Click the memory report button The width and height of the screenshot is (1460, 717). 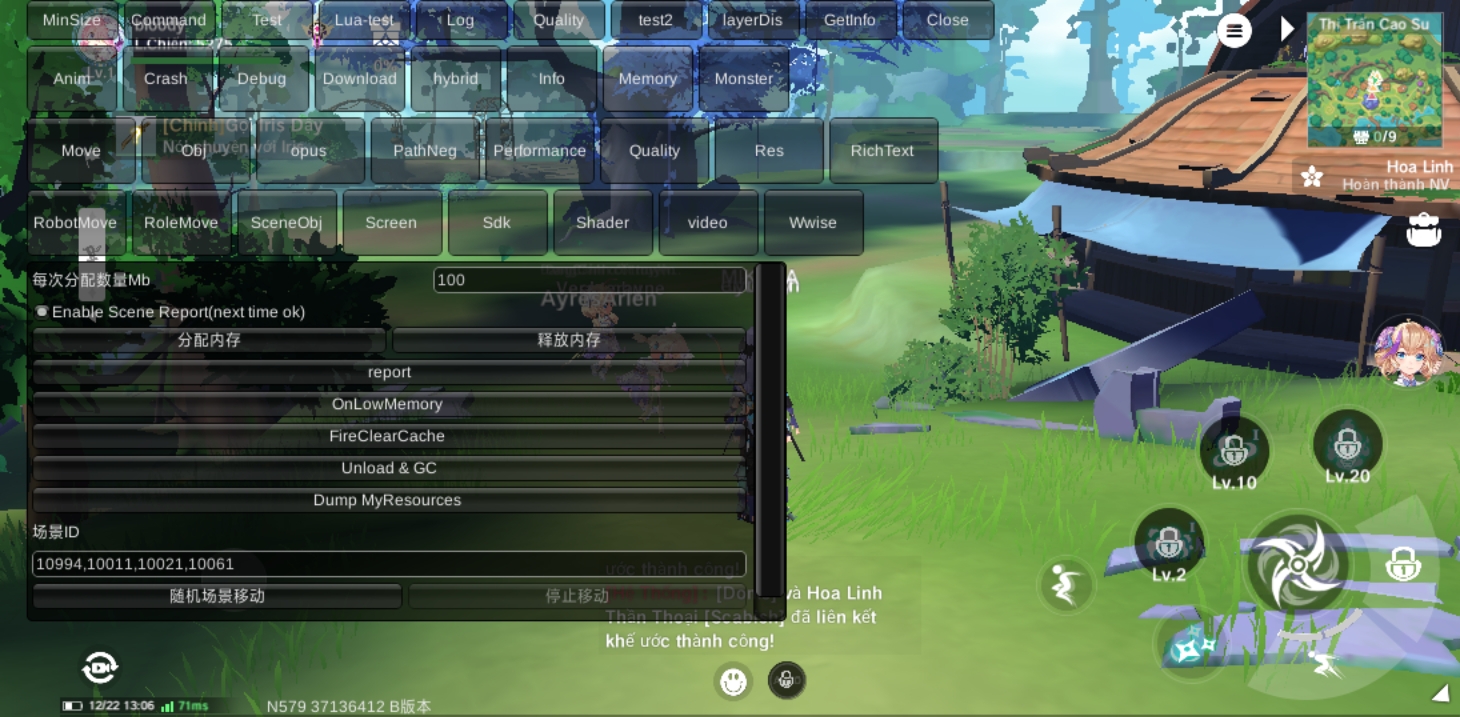(389, 372)
